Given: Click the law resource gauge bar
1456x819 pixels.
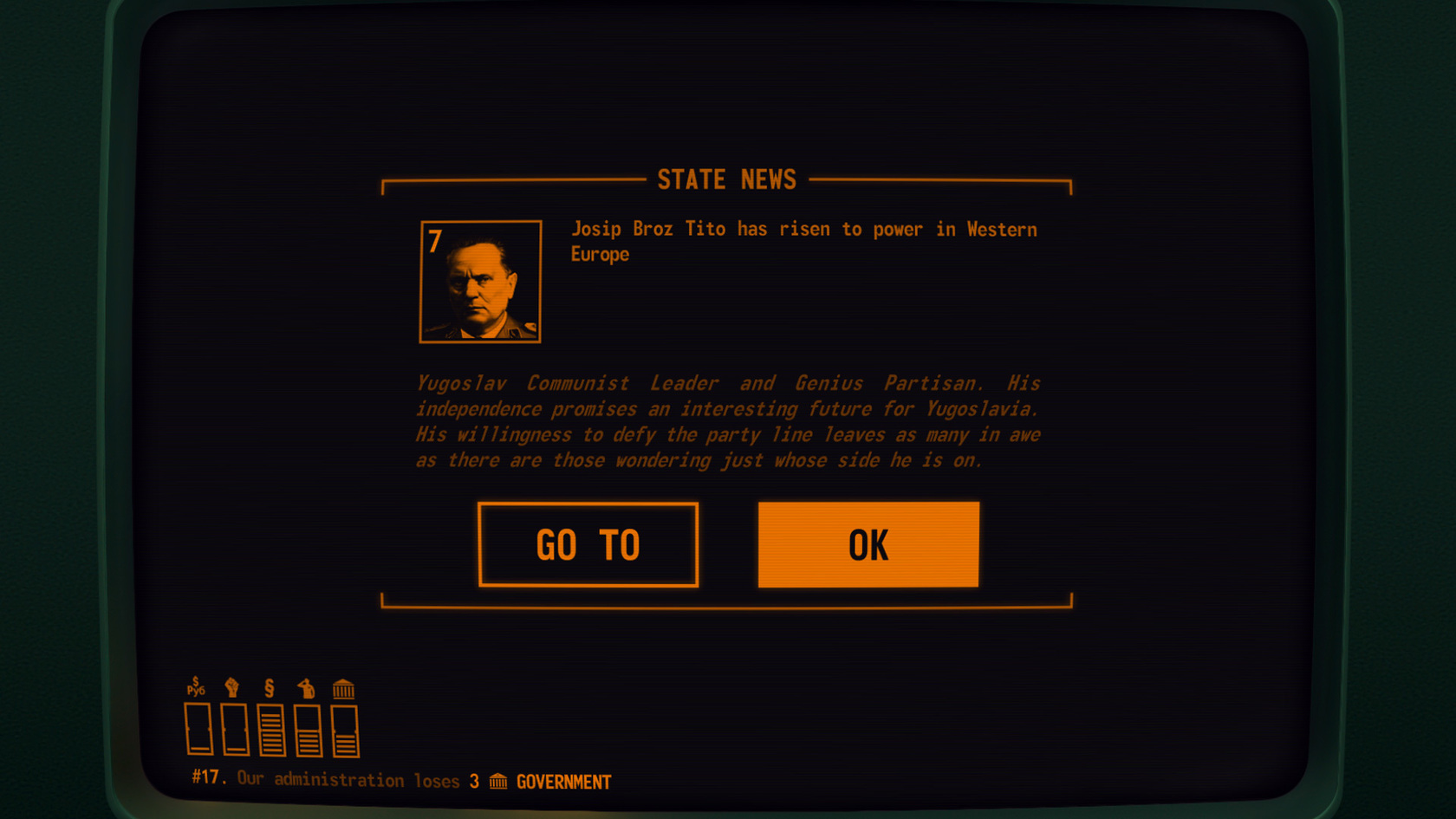Looking at the screenshot, I should coord(272,729).
